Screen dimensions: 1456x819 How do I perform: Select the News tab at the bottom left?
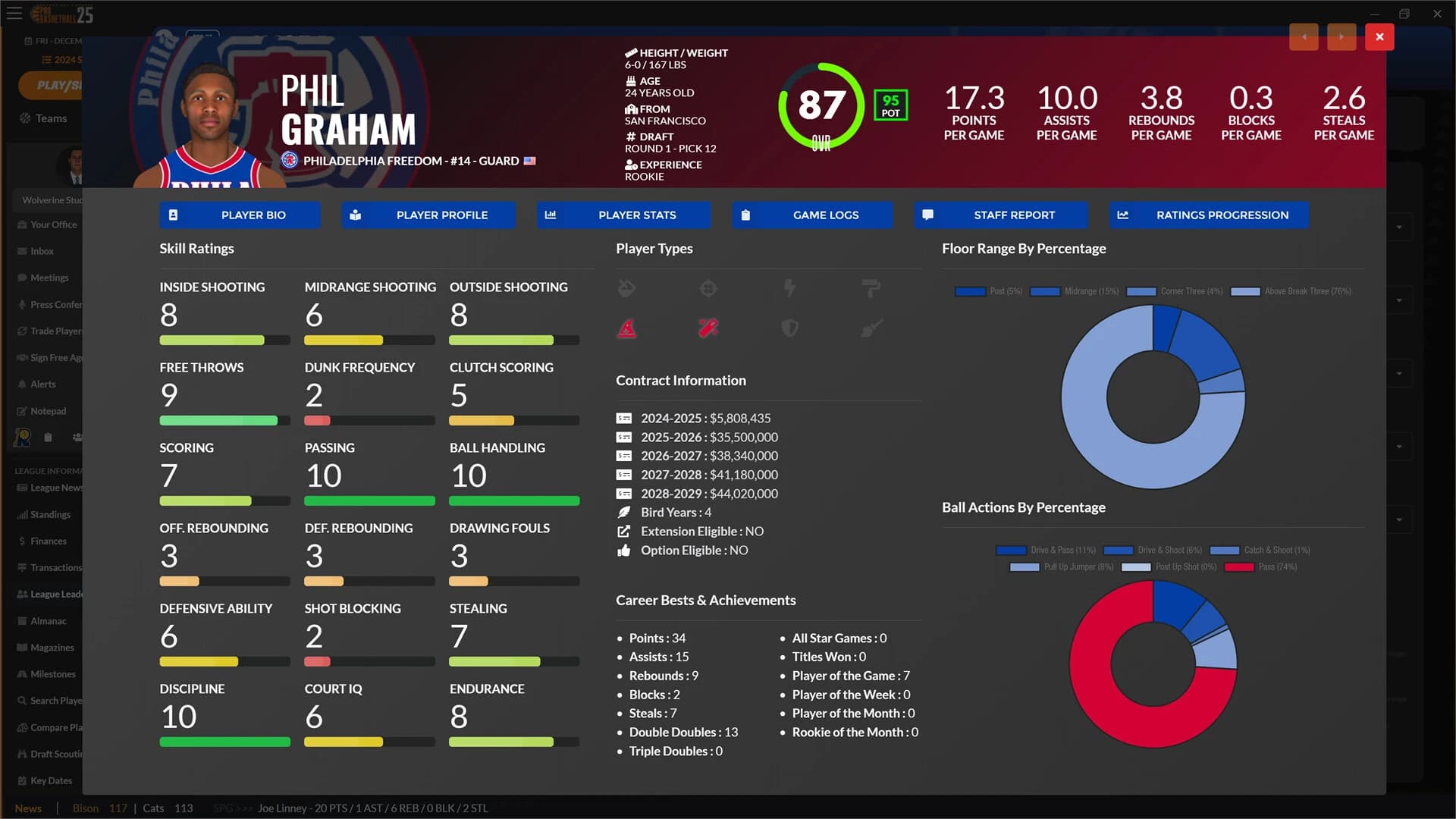click(28, 808)
